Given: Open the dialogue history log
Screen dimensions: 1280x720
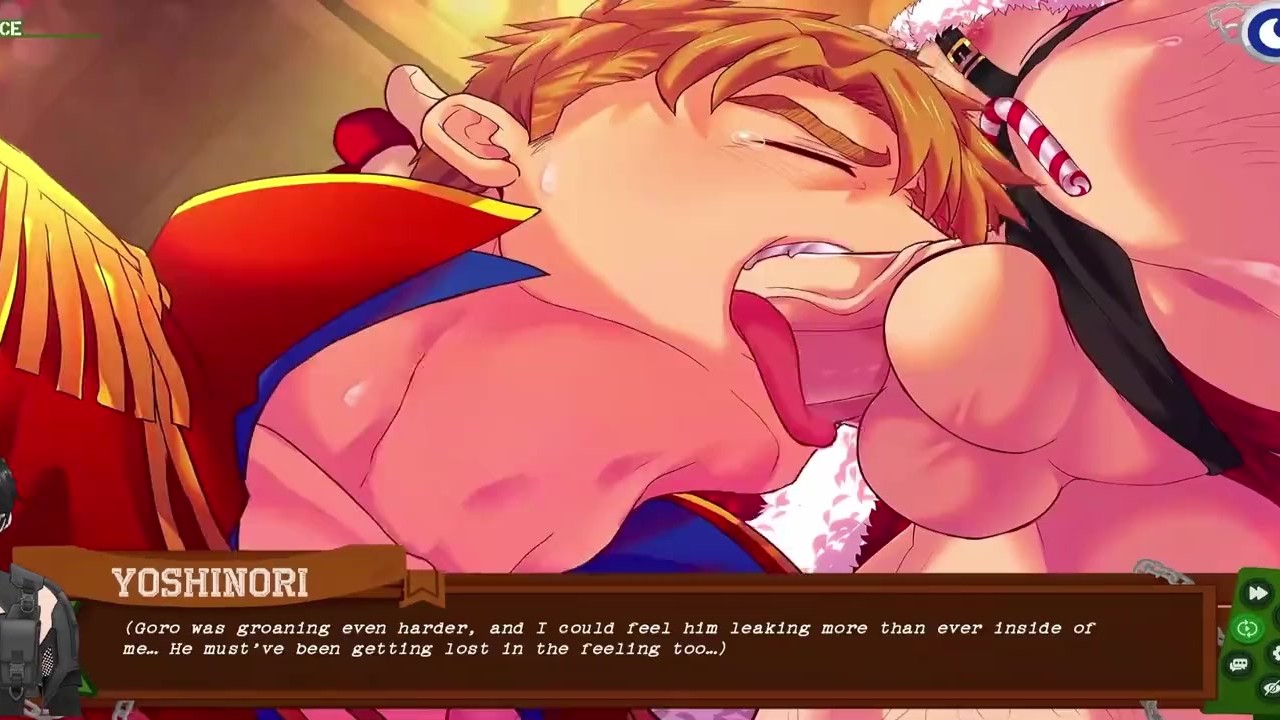Looking at the screenshot, I should click(x=1239, y=665).
